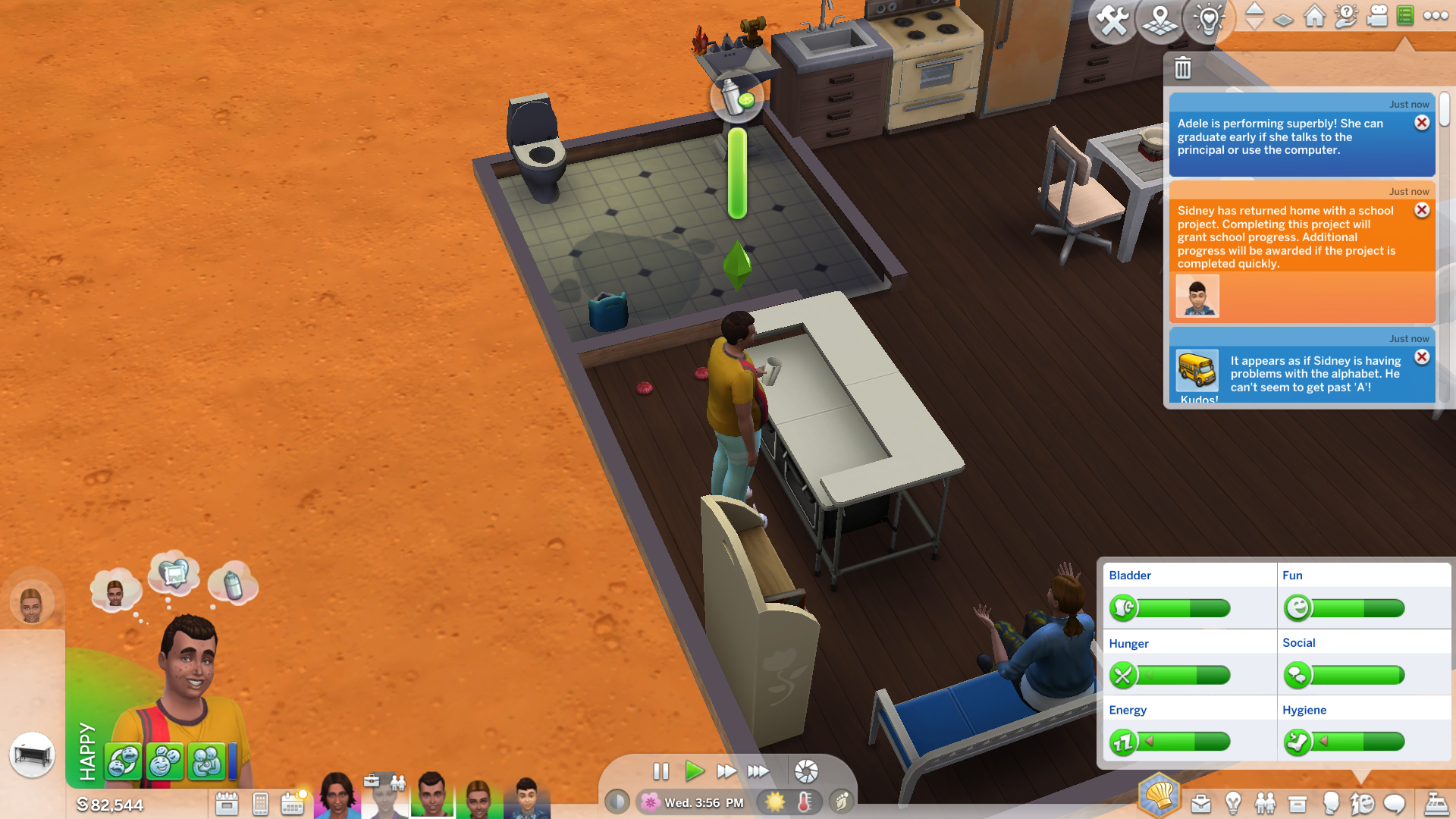Pause the game
This screenshot has height=819, width=1456.
pyautogui.click(x=661, y=771)
